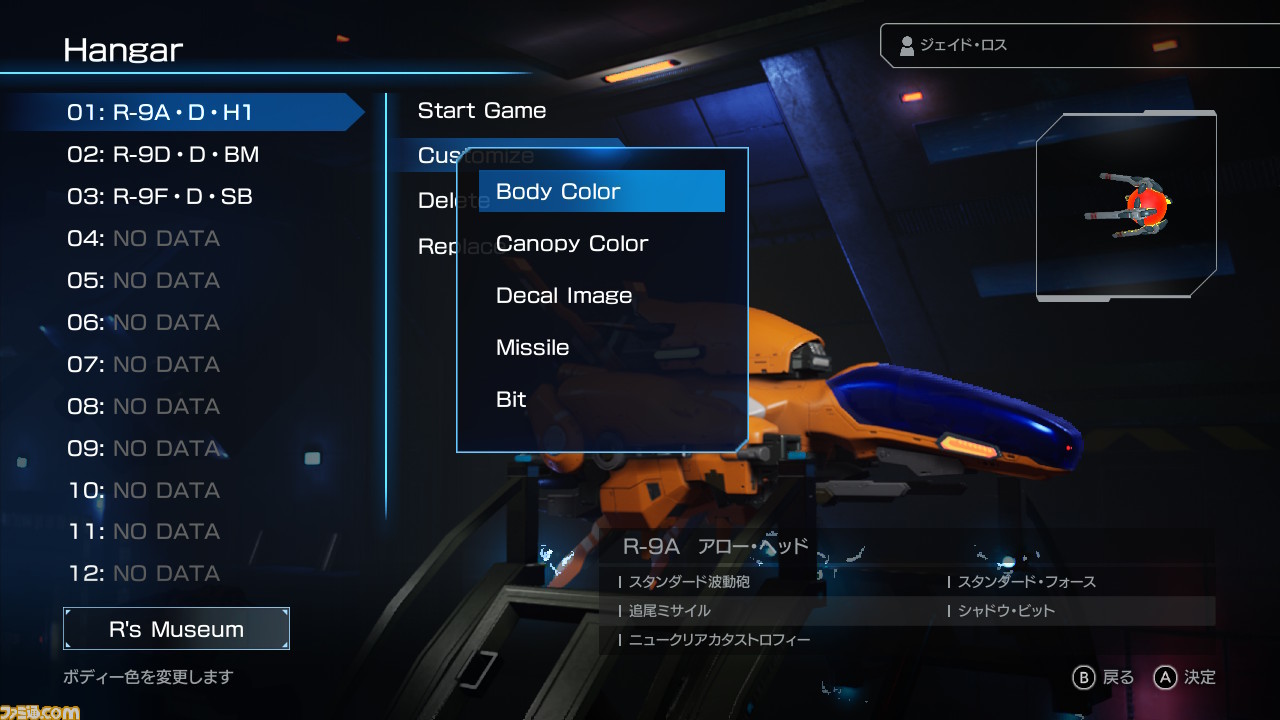The height and width of the screenshot is (720, 1280).
Task: Open the Decal Image option
Action: pyautogui.click(x=564, y=295)
